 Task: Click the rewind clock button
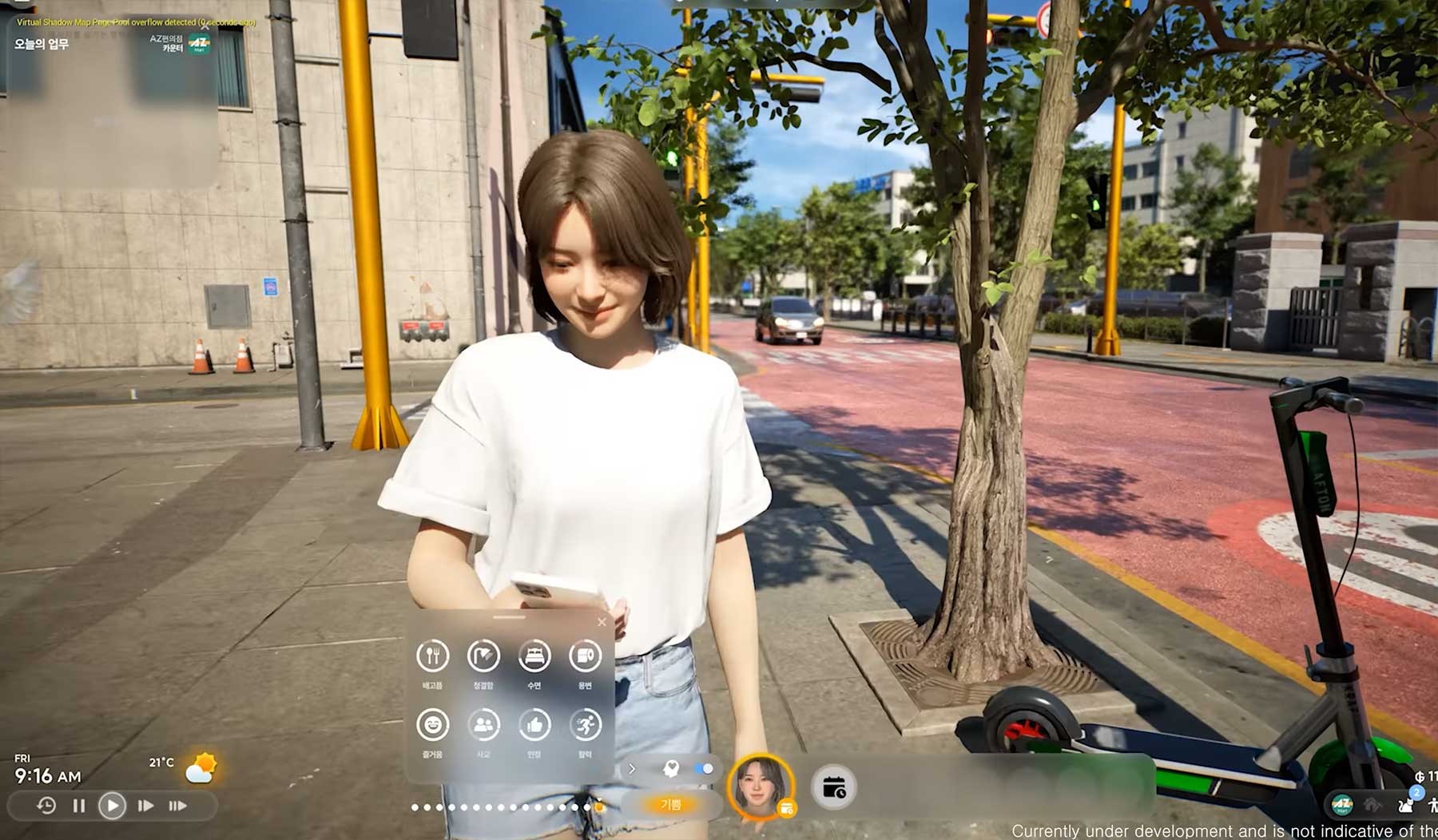click(x=46, y=806)
